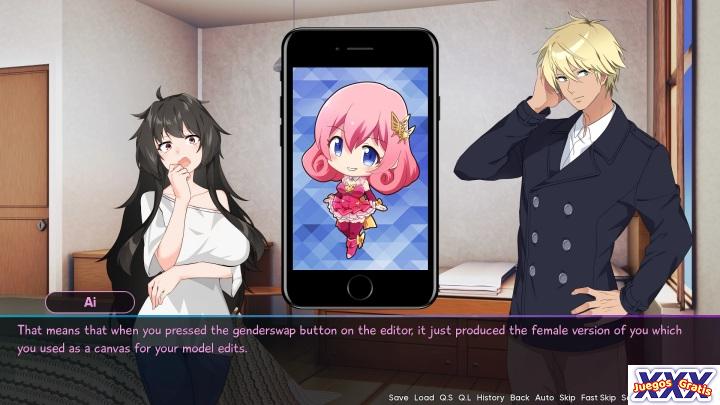Open the Load menu

tap(424, 397)
